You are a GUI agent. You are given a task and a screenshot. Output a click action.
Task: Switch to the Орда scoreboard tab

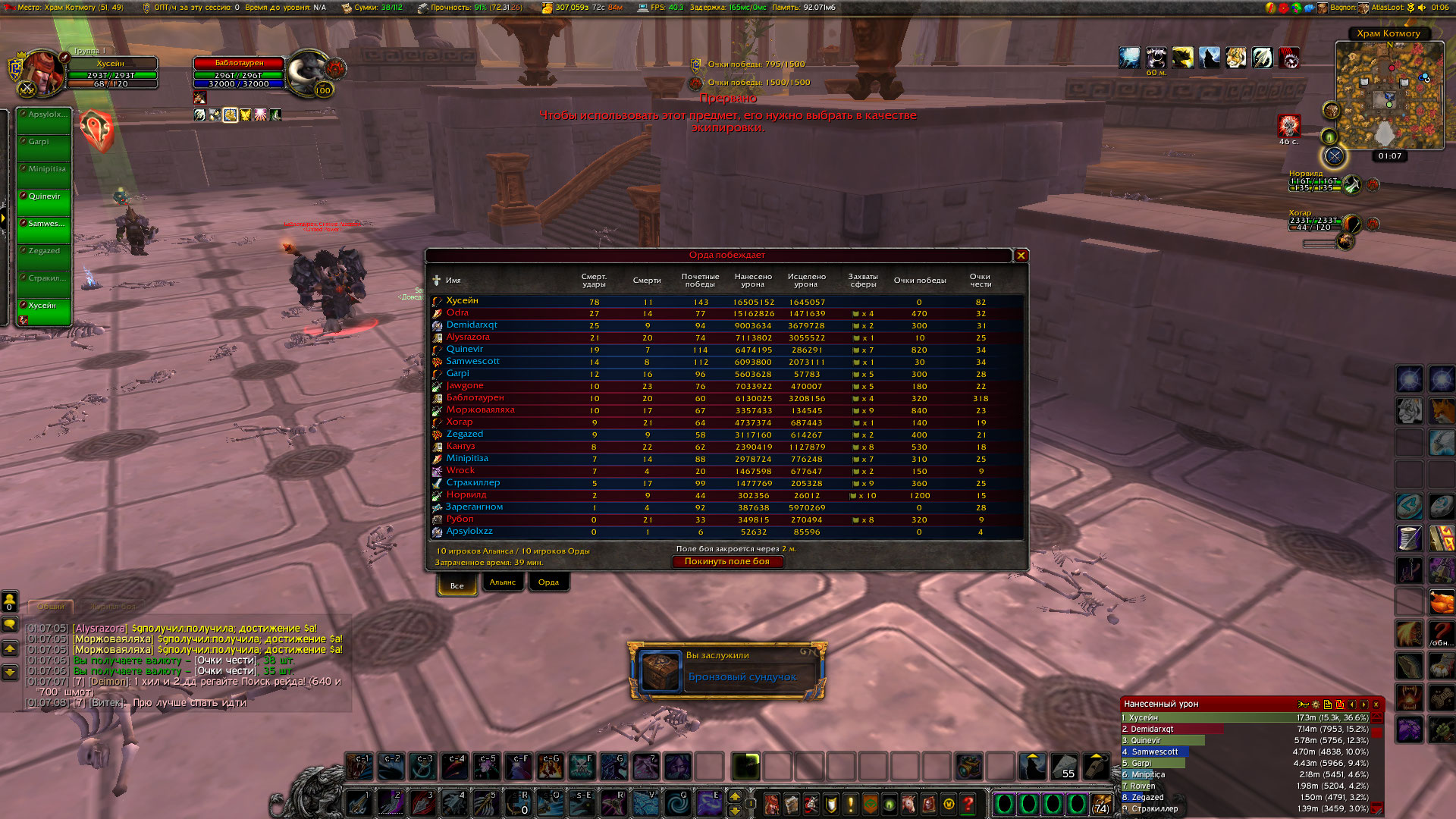[548, 582]
